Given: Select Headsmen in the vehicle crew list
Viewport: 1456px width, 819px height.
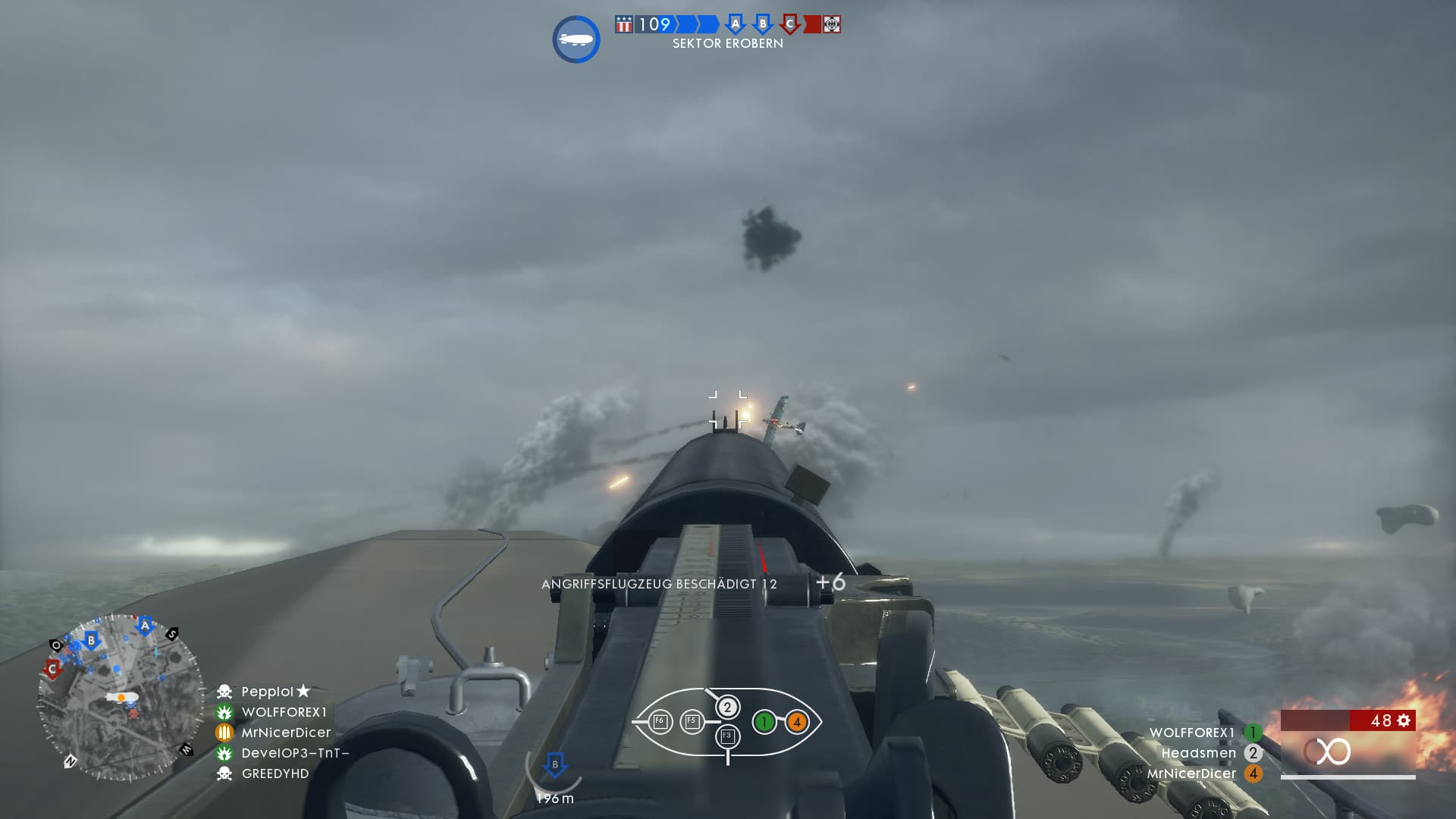Looking at the screenshot, I should point(1198,753).
